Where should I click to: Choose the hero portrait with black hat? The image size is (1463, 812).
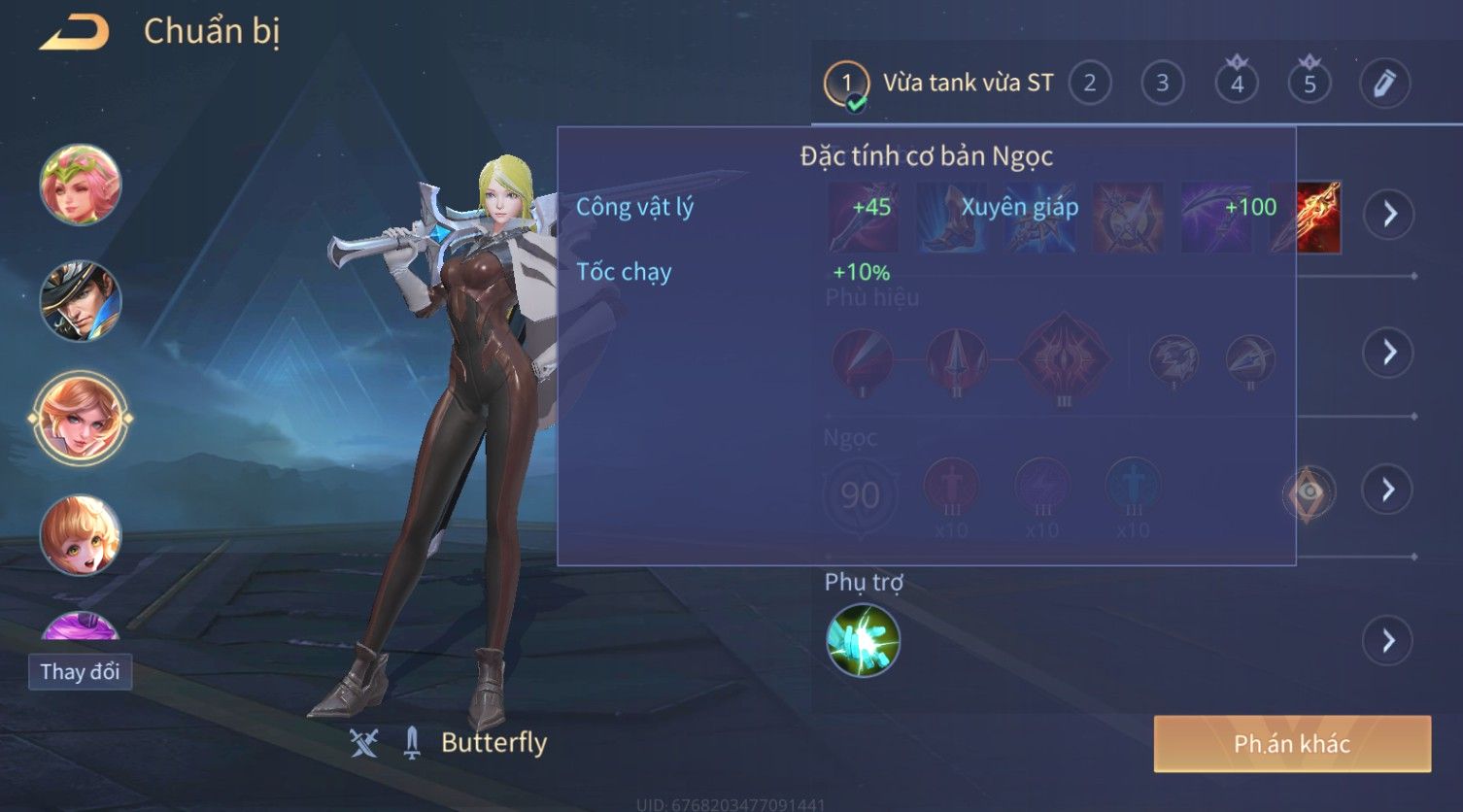tap(80, 301)
